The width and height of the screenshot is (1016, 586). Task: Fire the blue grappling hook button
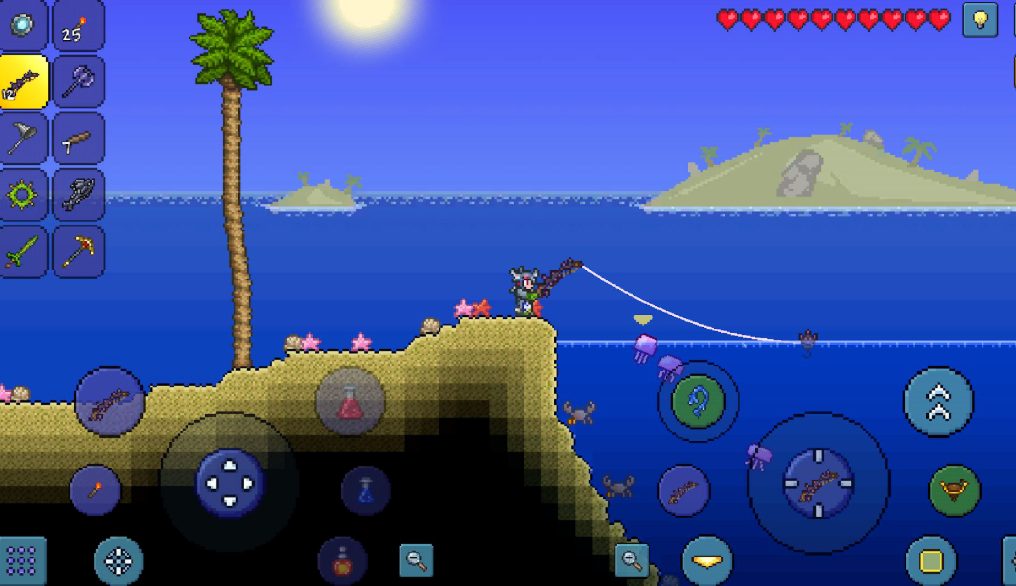[698, 402]
